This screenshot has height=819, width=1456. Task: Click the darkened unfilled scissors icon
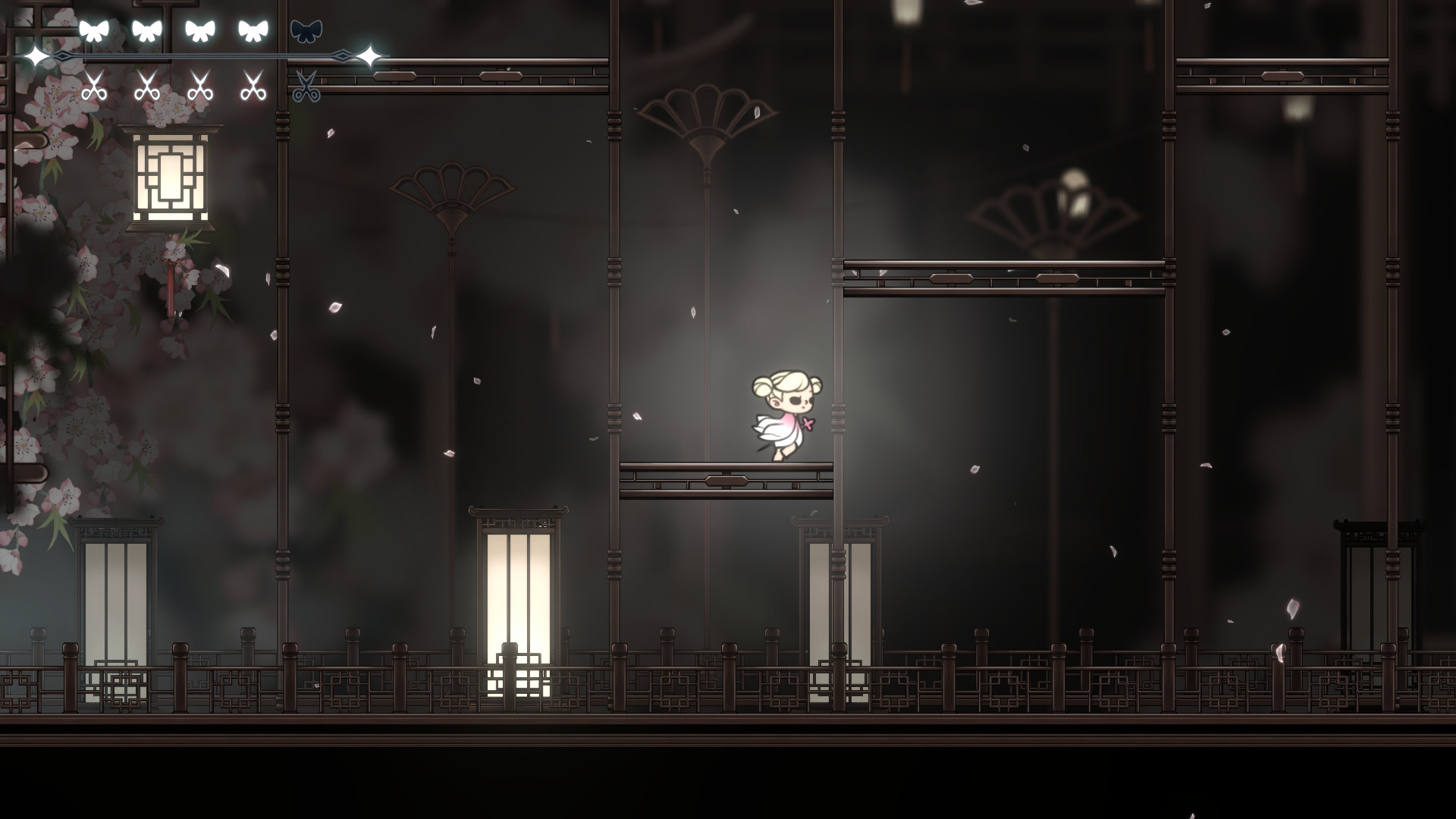pos(306,89)
